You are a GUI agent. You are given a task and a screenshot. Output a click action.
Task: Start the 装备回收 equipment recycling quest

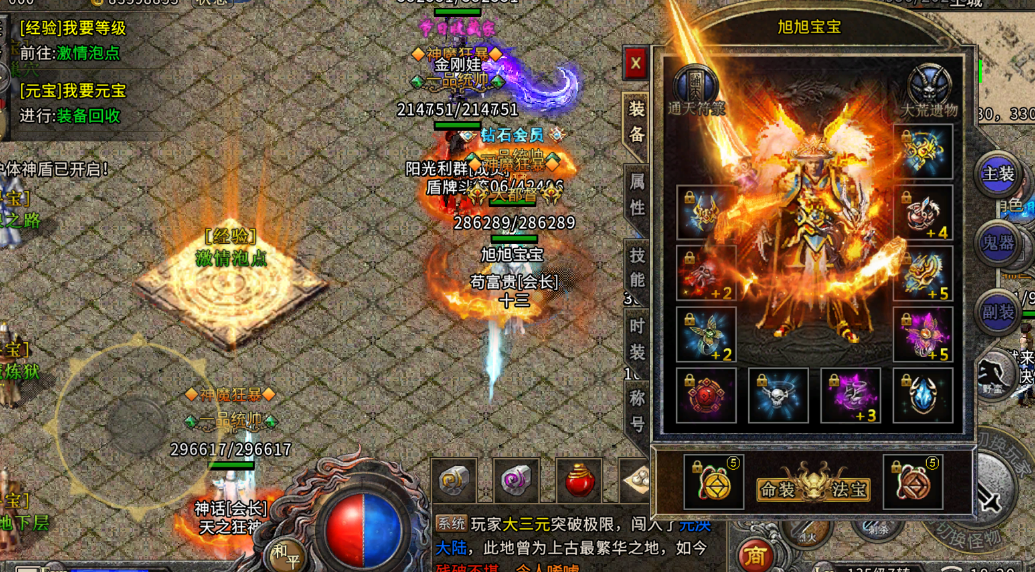click(88, 115)
